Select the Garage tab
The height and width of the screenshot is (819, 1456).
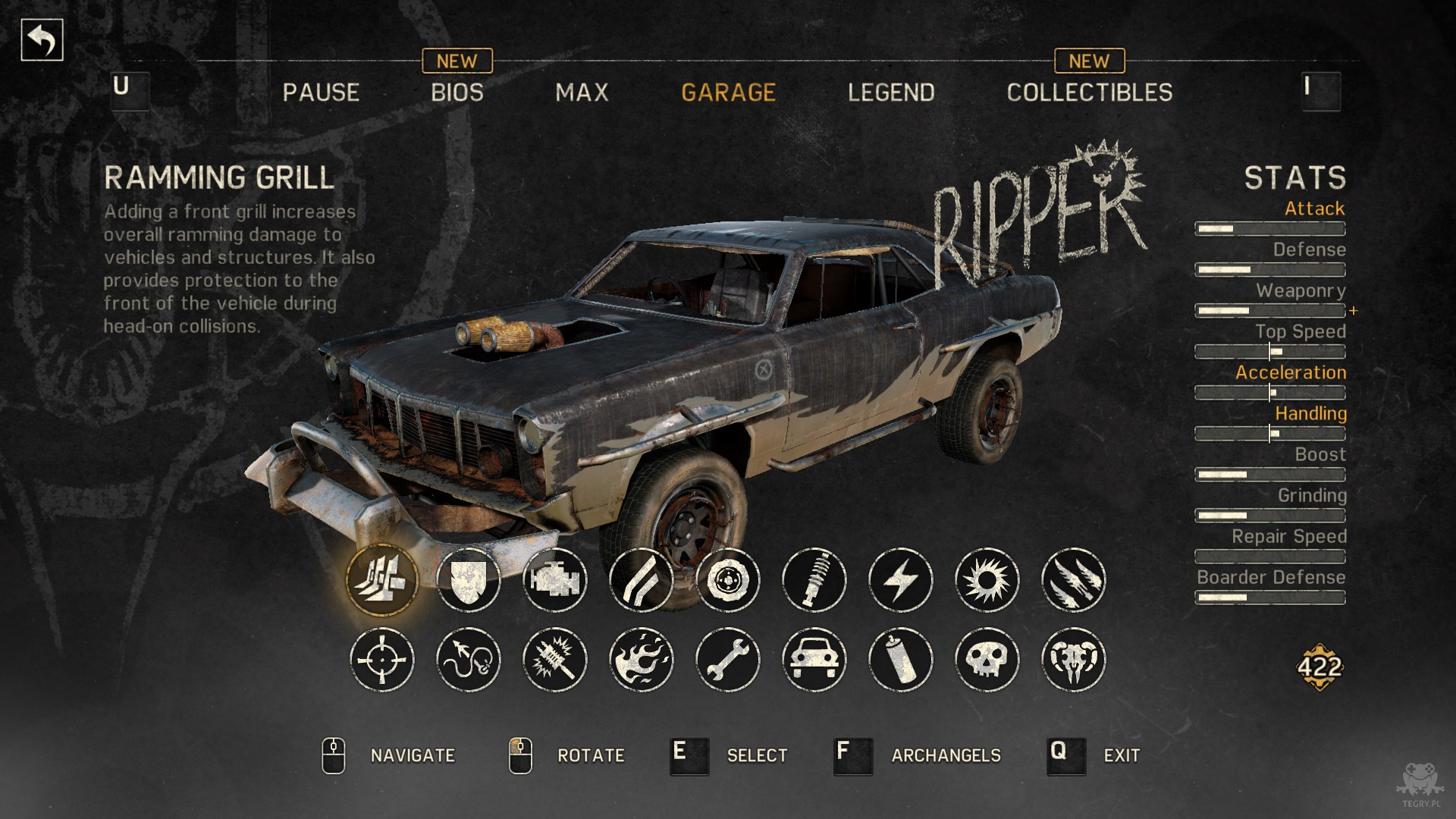pyautogui.click(x=728, y=93)
